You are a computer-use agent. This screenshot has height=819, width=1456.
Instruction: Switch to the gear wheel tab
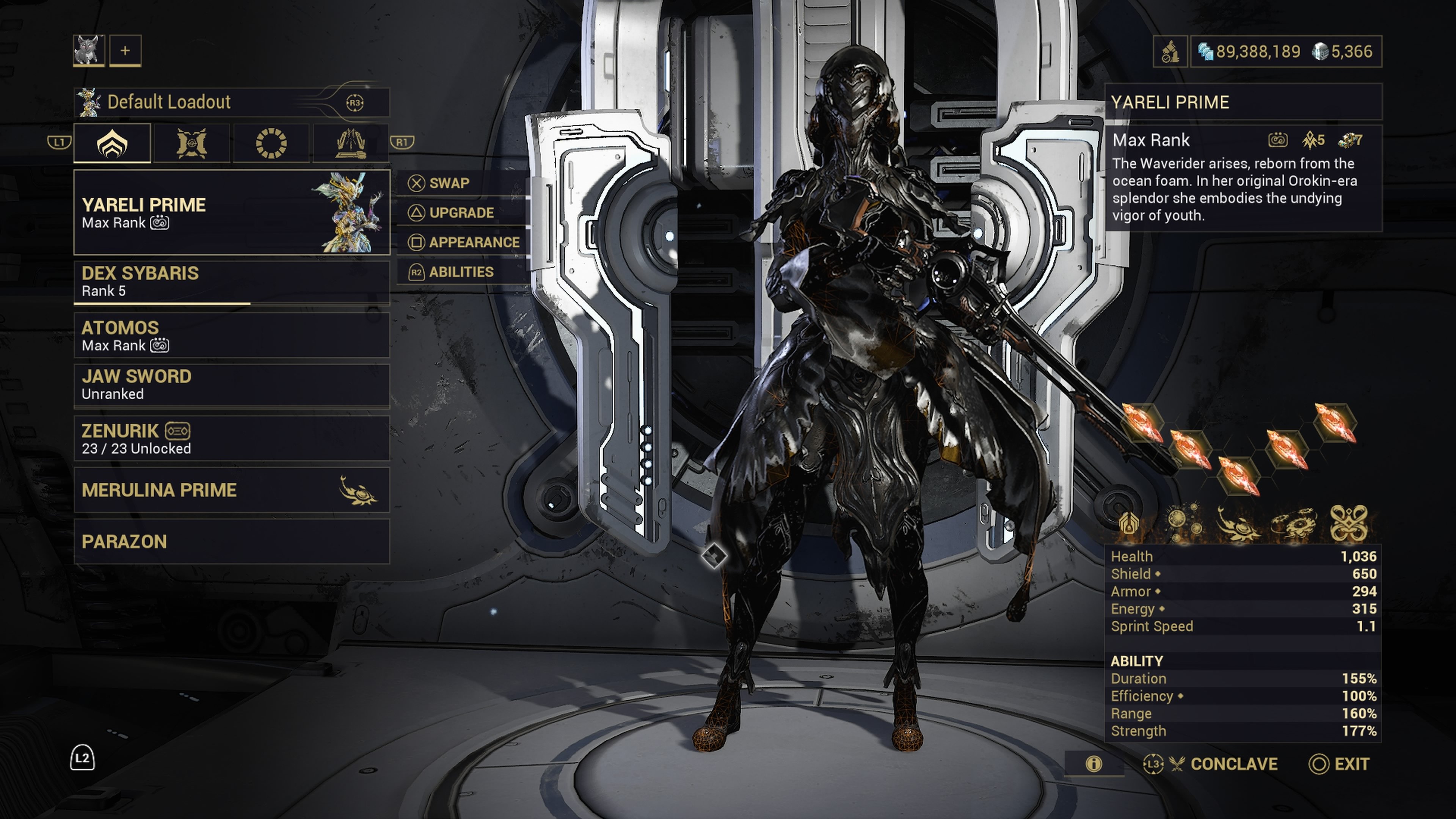271,143
